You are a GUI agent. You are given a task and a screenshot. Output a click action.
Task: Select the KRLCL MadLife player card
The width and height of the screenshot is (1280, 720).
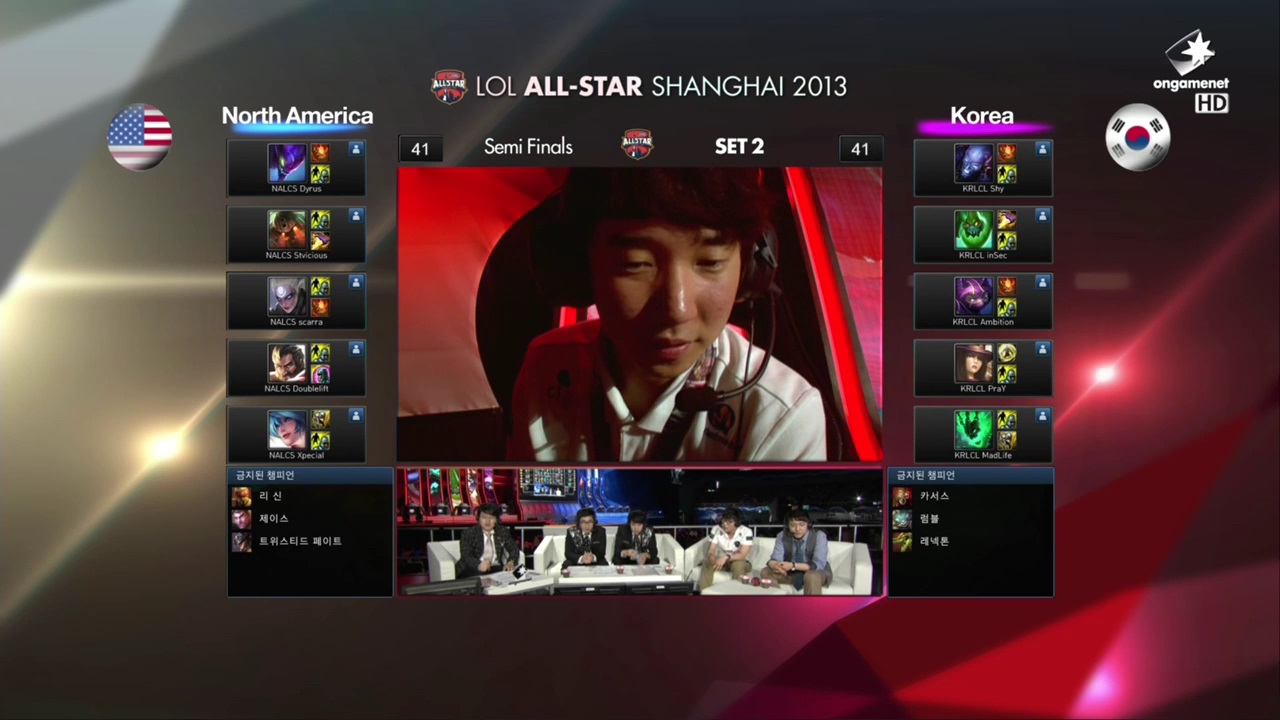(x=983, y=435)
